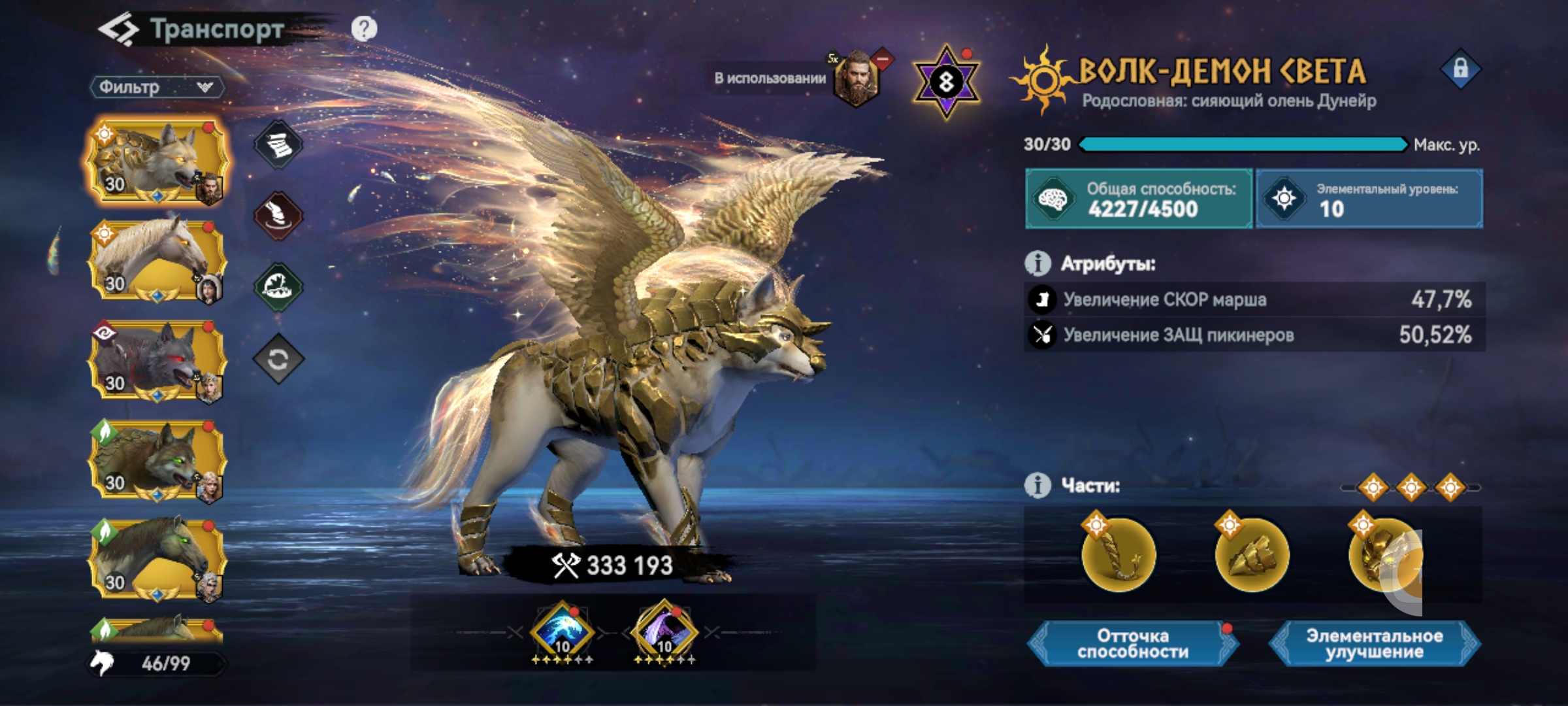Expand the Фильтр dropdown
This screenshot has height=706, width=1568.
point(157,87)
